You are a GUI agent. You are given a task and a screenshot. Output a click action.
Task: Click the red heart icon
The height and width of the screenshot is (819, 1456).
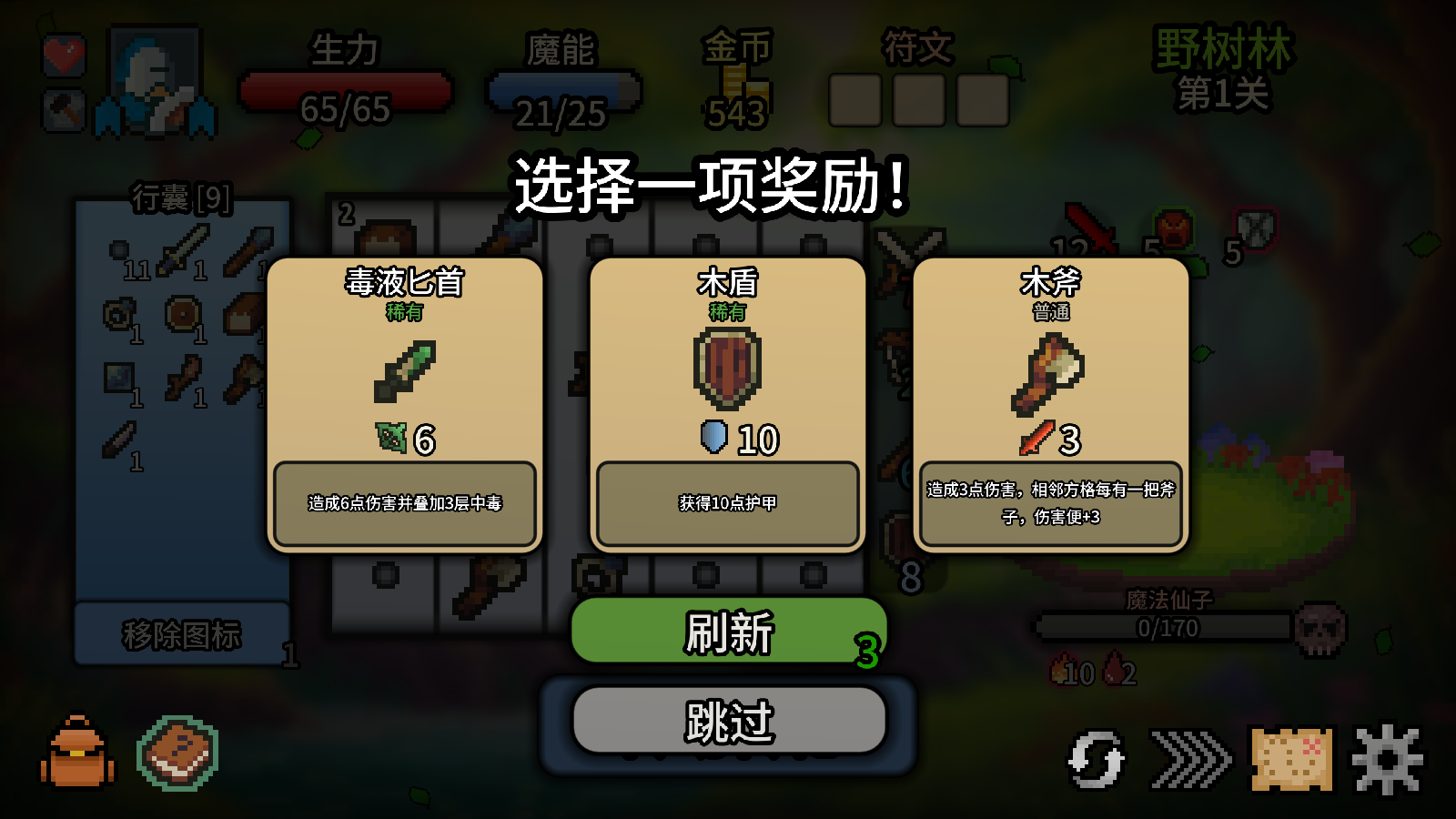click(x=65, y=56)
